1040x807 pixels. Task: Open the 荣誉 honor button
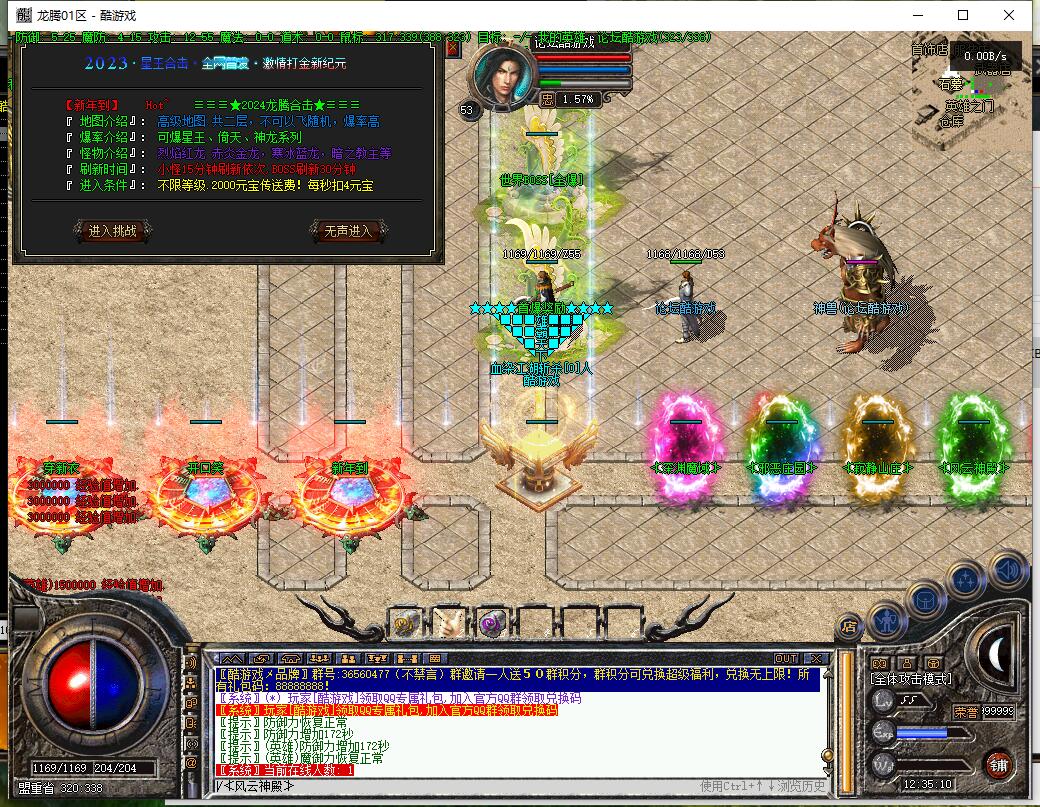point(966,712)
